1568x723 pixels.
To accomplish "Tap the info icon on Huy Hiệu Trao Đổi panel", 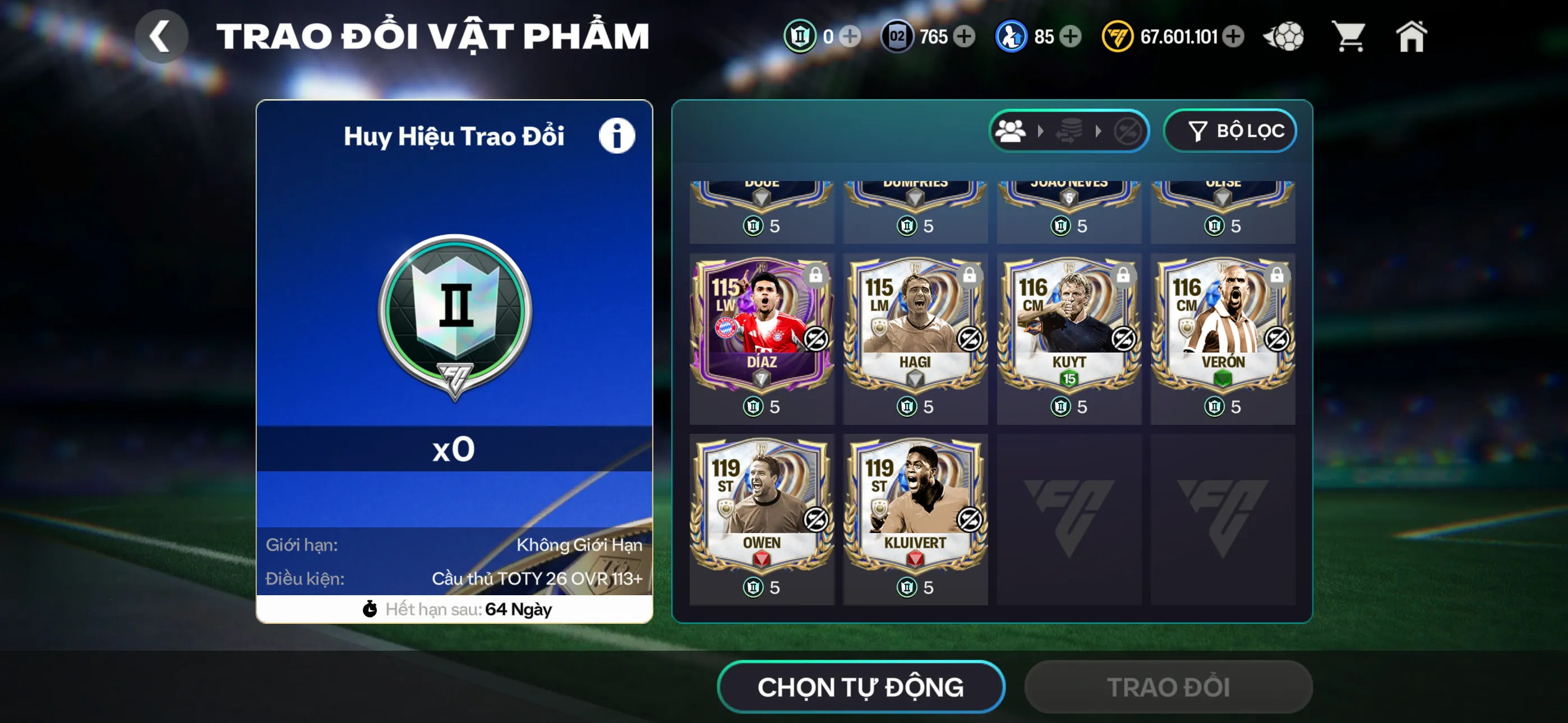I will coord(617,135).
